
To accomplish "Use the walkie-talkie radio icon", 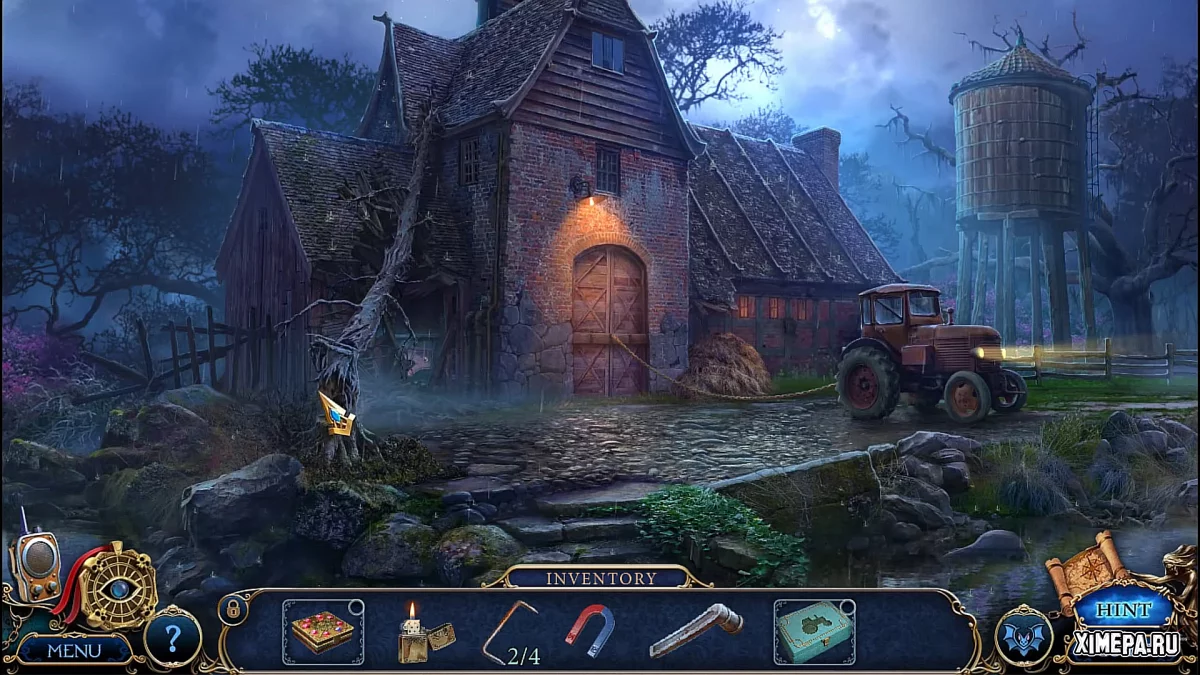I will [34, 568].
